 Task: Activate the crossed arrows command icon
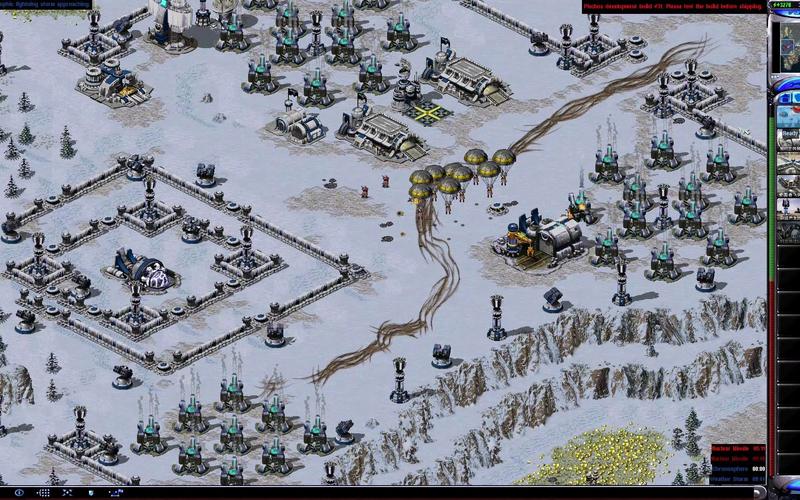(68, 493)
